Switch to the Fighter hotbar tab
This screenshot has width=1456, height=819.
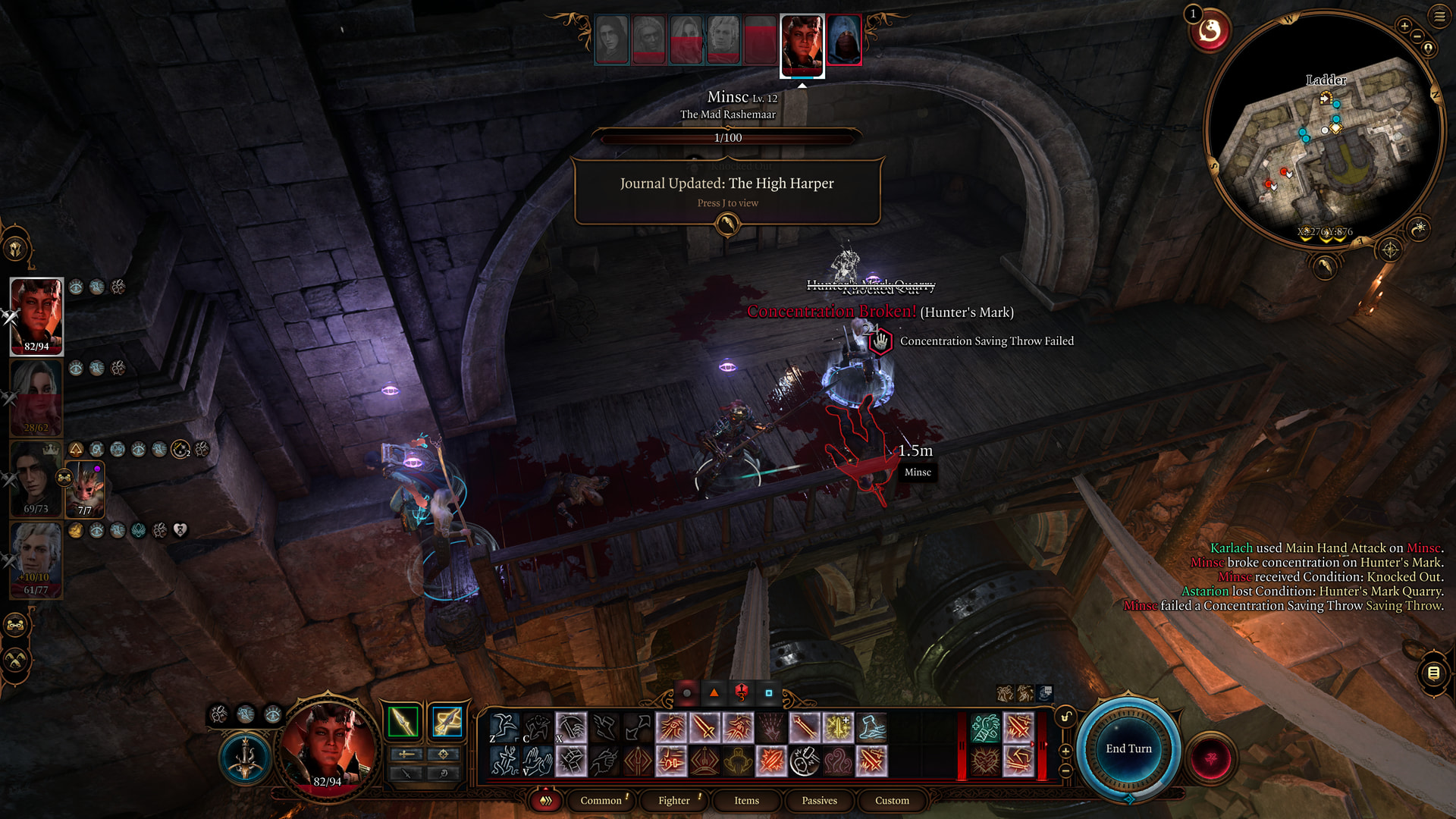674,800
